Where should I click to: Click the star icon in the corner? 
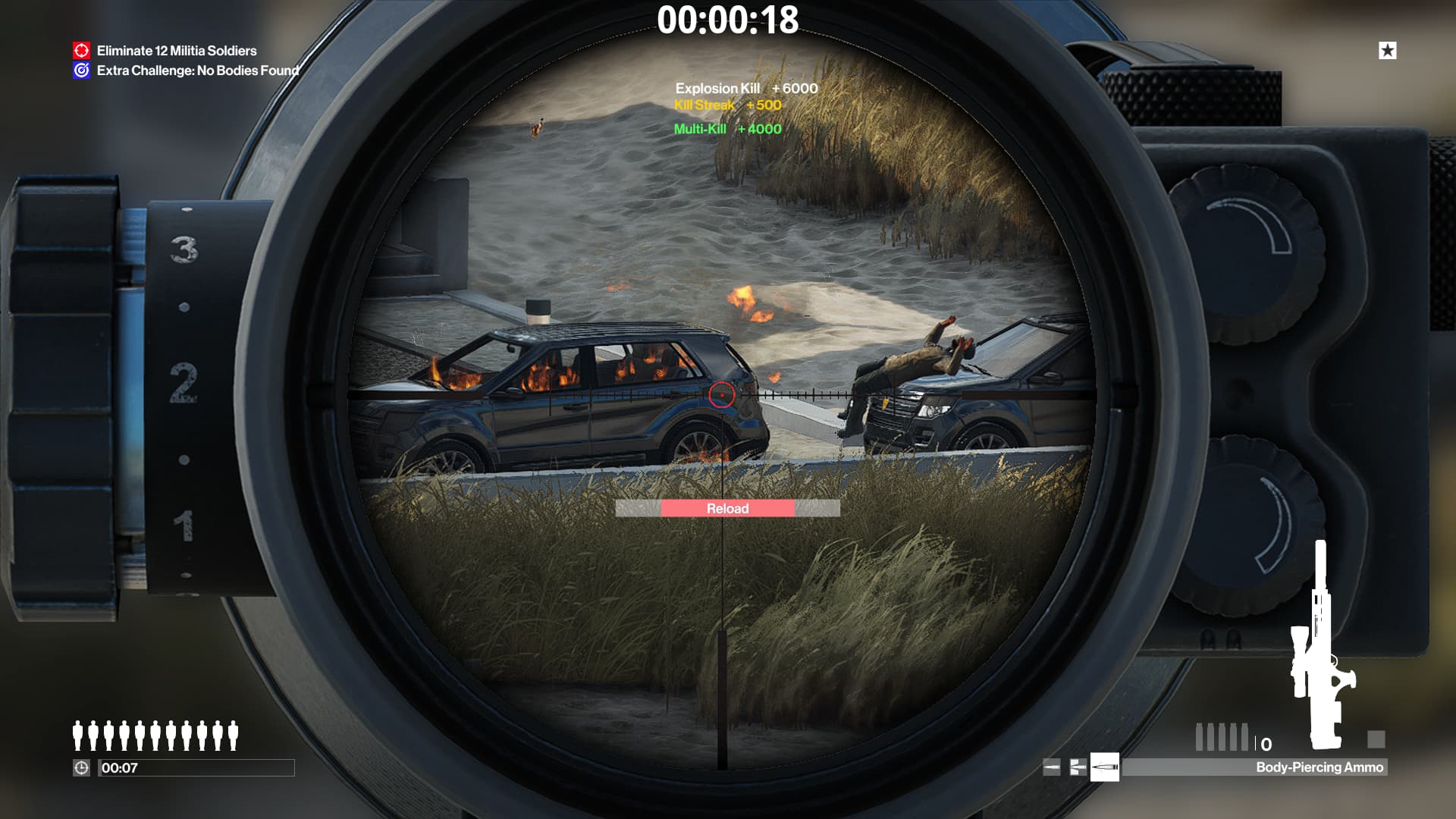click(1387, 51)
